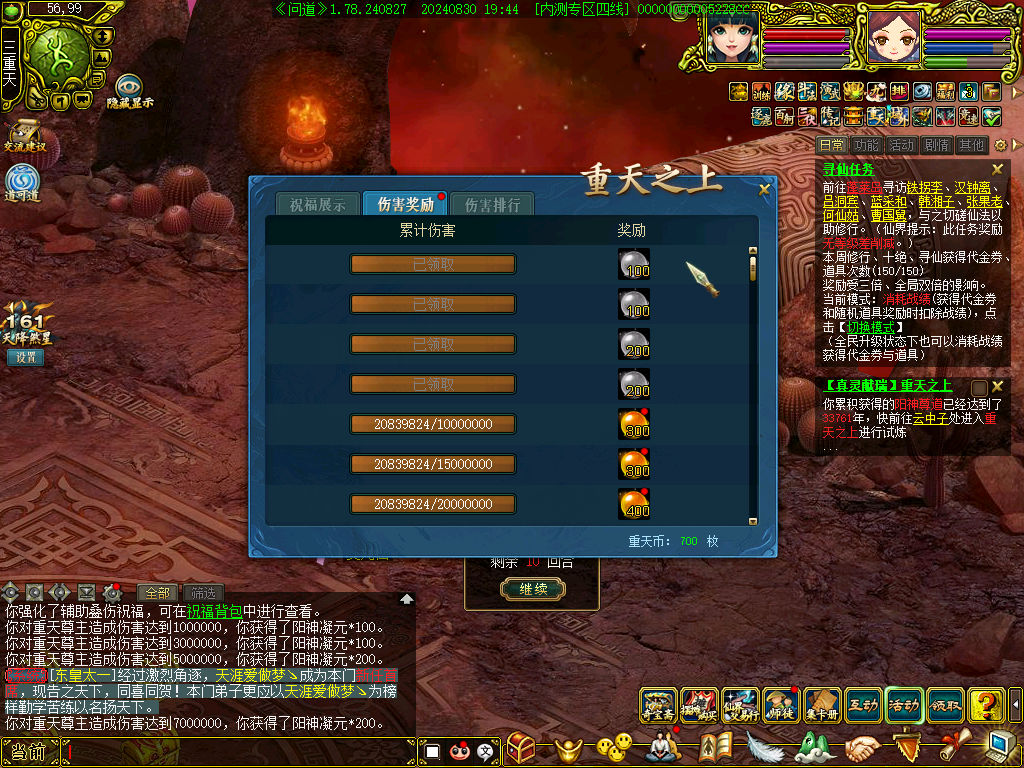Close the 重天之上 reward window

point(765,188)
